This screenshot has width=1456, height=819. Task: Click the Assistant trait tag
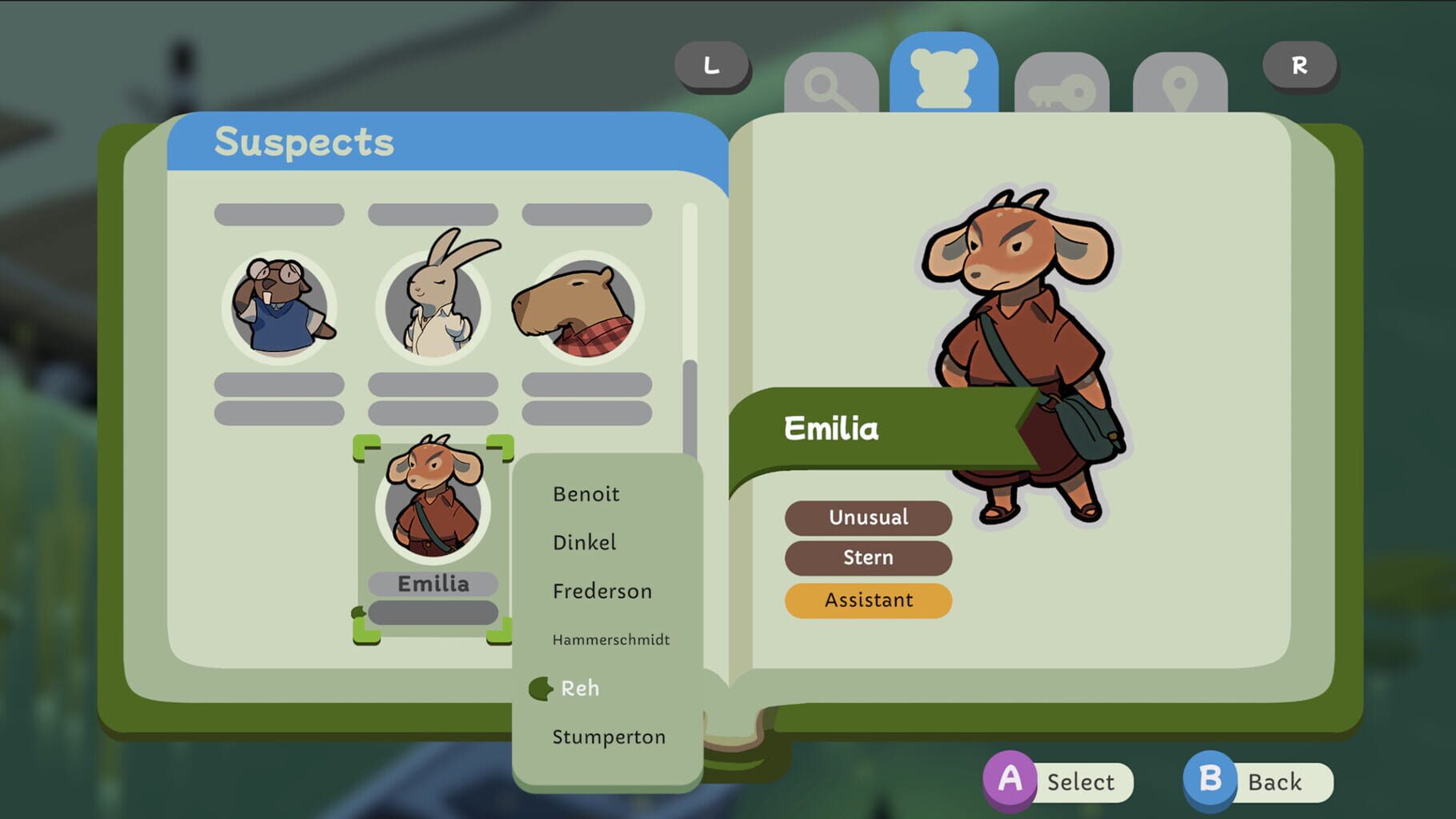pos(868,600)
